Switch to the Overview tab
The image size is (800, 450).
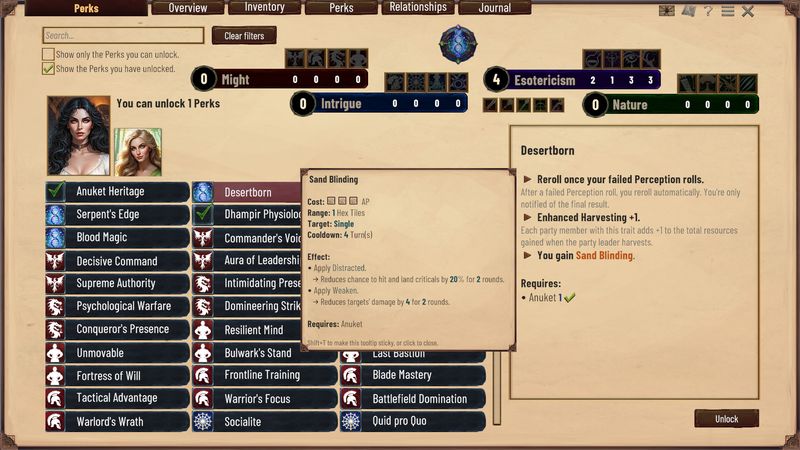(x=188, y=8)
